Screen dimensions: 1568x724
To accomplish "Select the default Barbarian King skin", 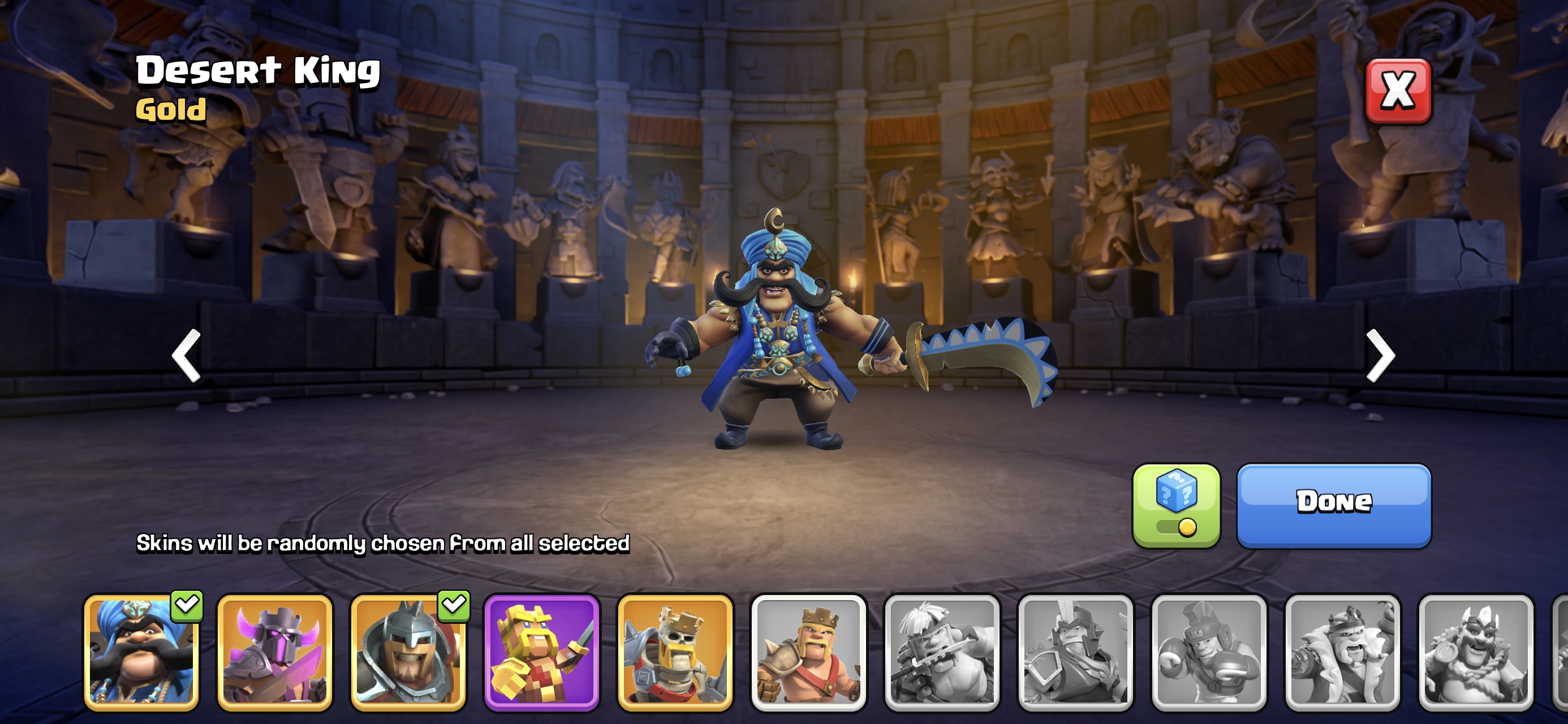I will [808, 653].
